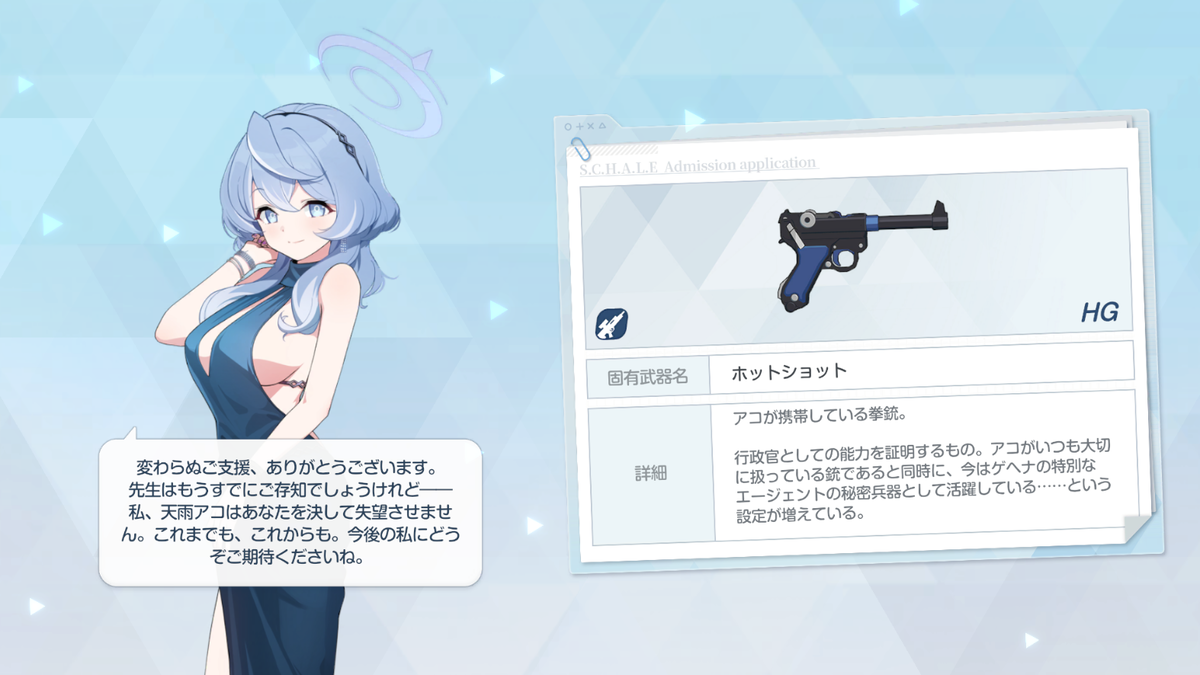Click the handgun weapon type icon
This screenshot has width=1200, height=675.
(612, 322)
